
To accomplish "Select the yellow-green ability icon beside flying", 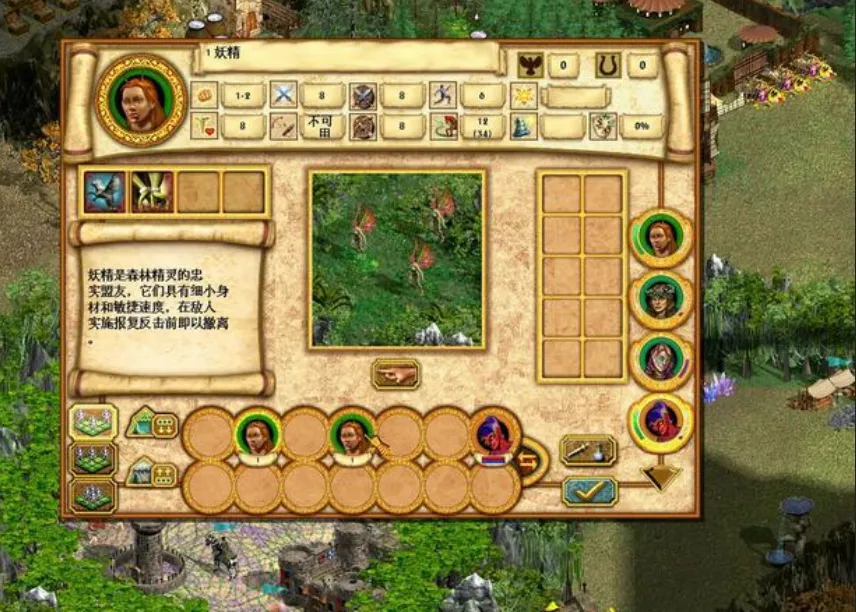I will [151, 192].
